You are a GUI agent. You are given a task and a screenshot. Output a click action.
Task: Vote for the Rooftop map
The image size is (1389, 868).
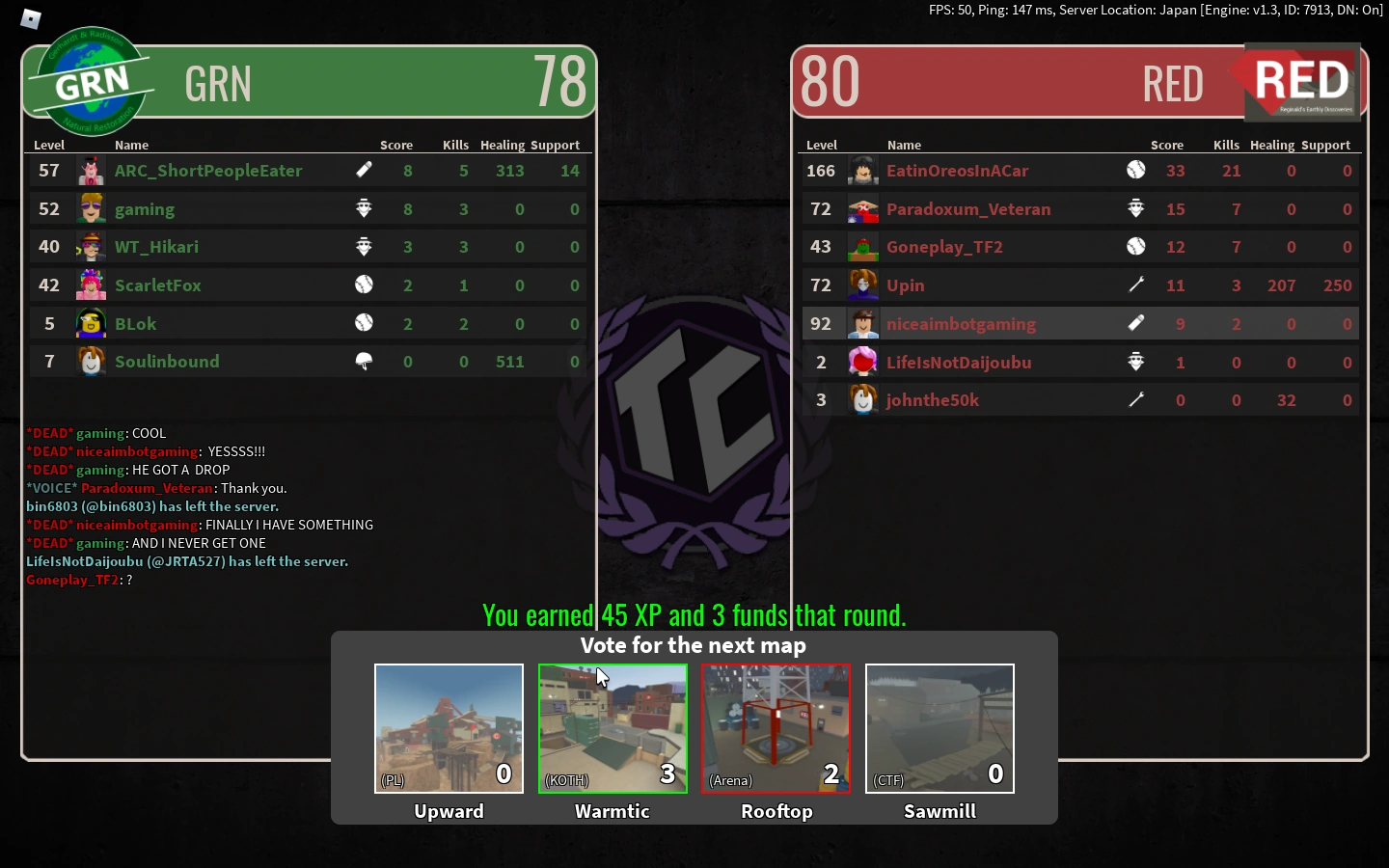[x=776, y=729]
